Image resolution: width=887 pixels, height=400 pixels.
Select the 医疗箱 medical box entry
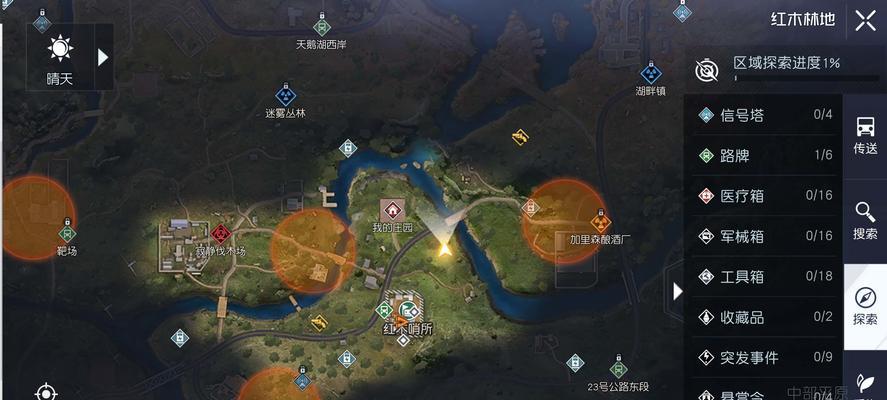click(x=765, y=196)
